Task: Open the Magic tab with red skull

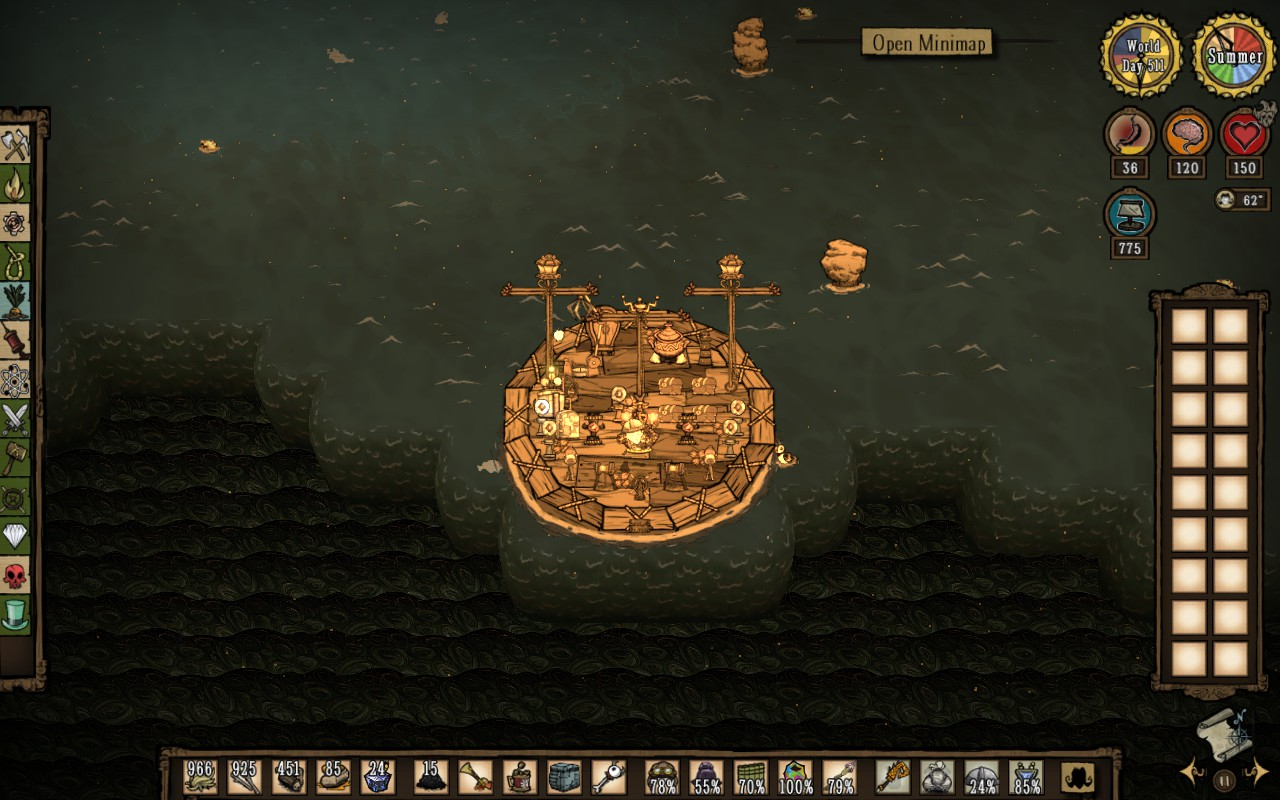Action: pos(15,575)
